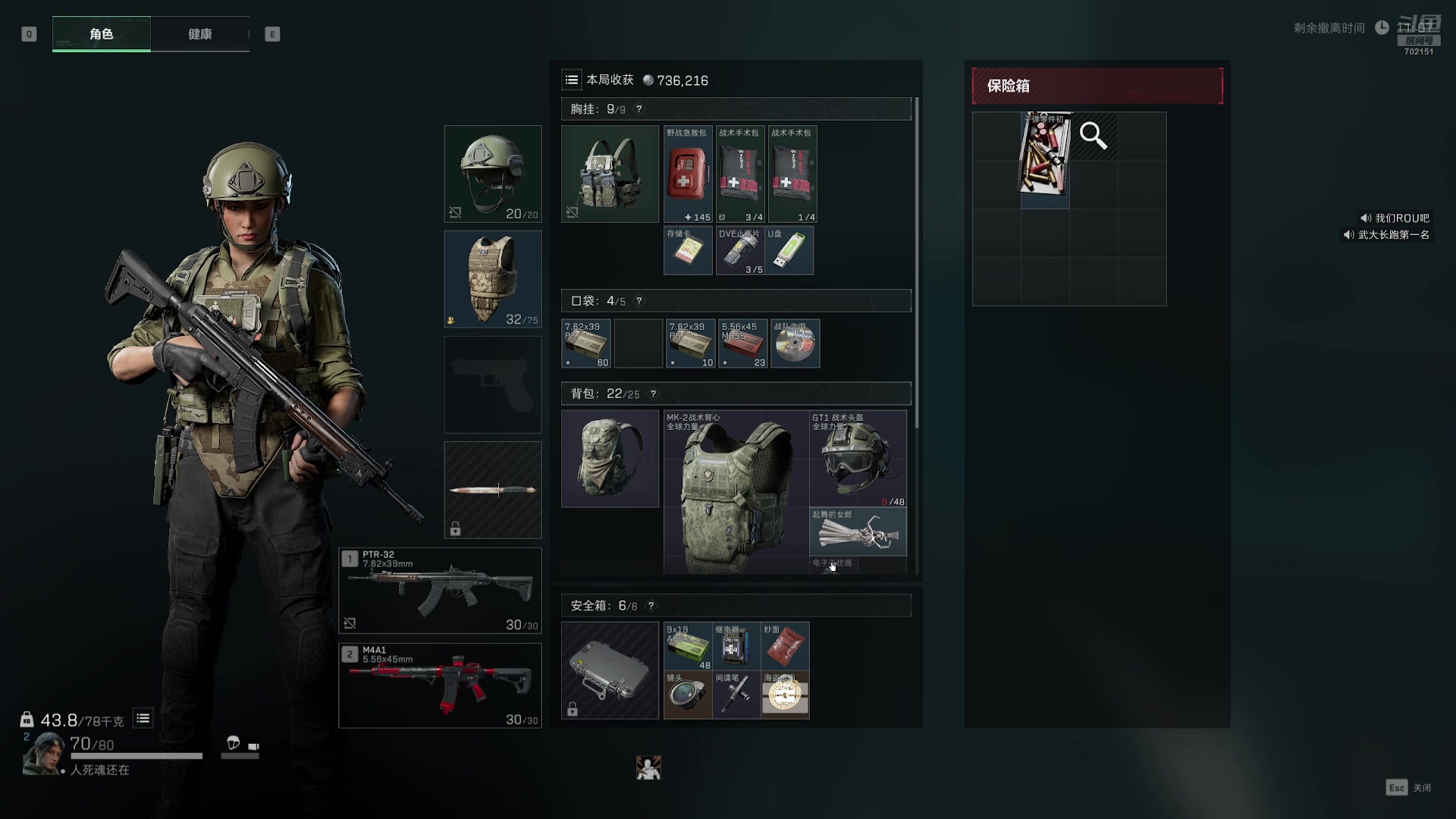The height and width of the screenshot is (819, 1456).
Task: Select the MK-2战术背心 in backpack
Action: pyautogui.click(x=736, y=493)
